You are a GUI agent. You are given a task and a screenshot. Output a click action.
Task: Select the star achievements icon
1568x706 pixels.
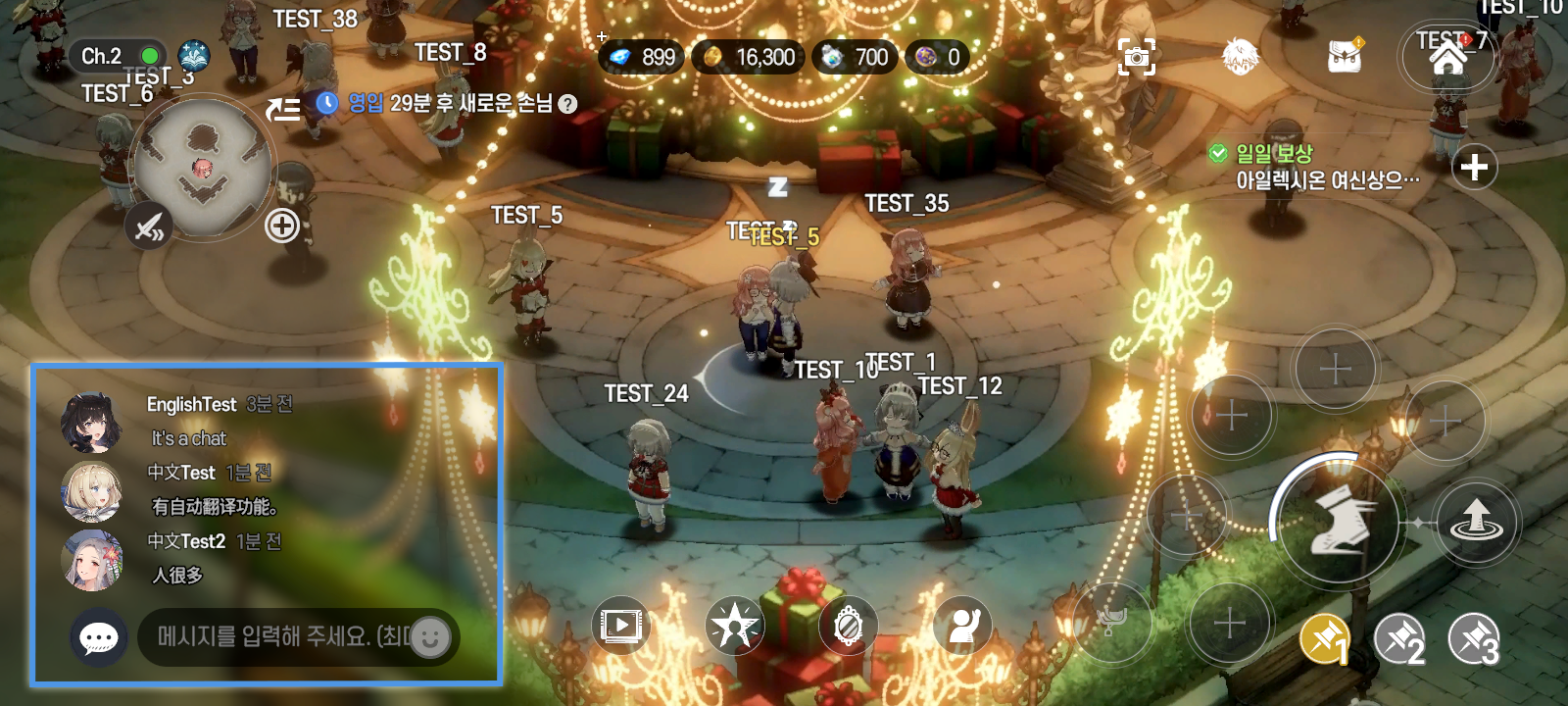735,628
